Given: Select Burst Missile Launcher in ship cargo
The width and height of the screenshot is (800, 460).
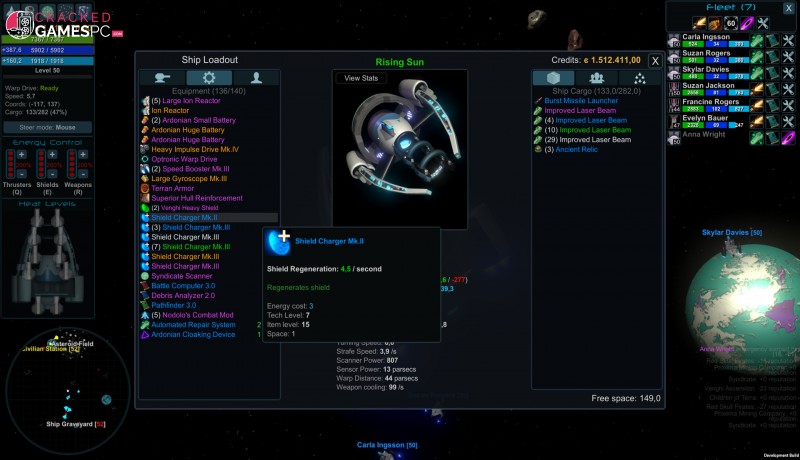Looking at the screenshot, I should [x=587, y=101].
